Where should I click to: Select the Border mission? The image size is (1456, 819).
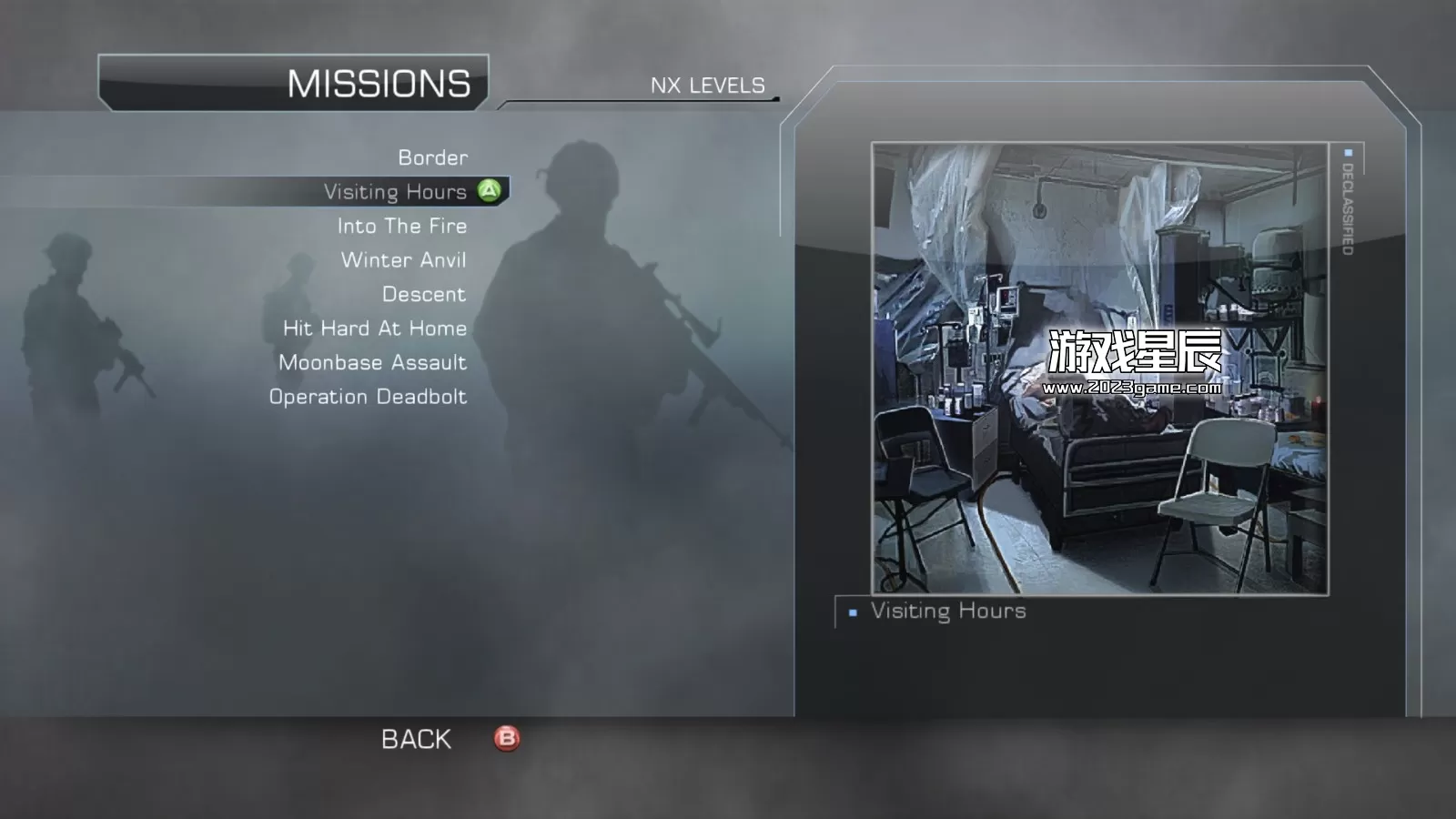(x=432, y=157)
